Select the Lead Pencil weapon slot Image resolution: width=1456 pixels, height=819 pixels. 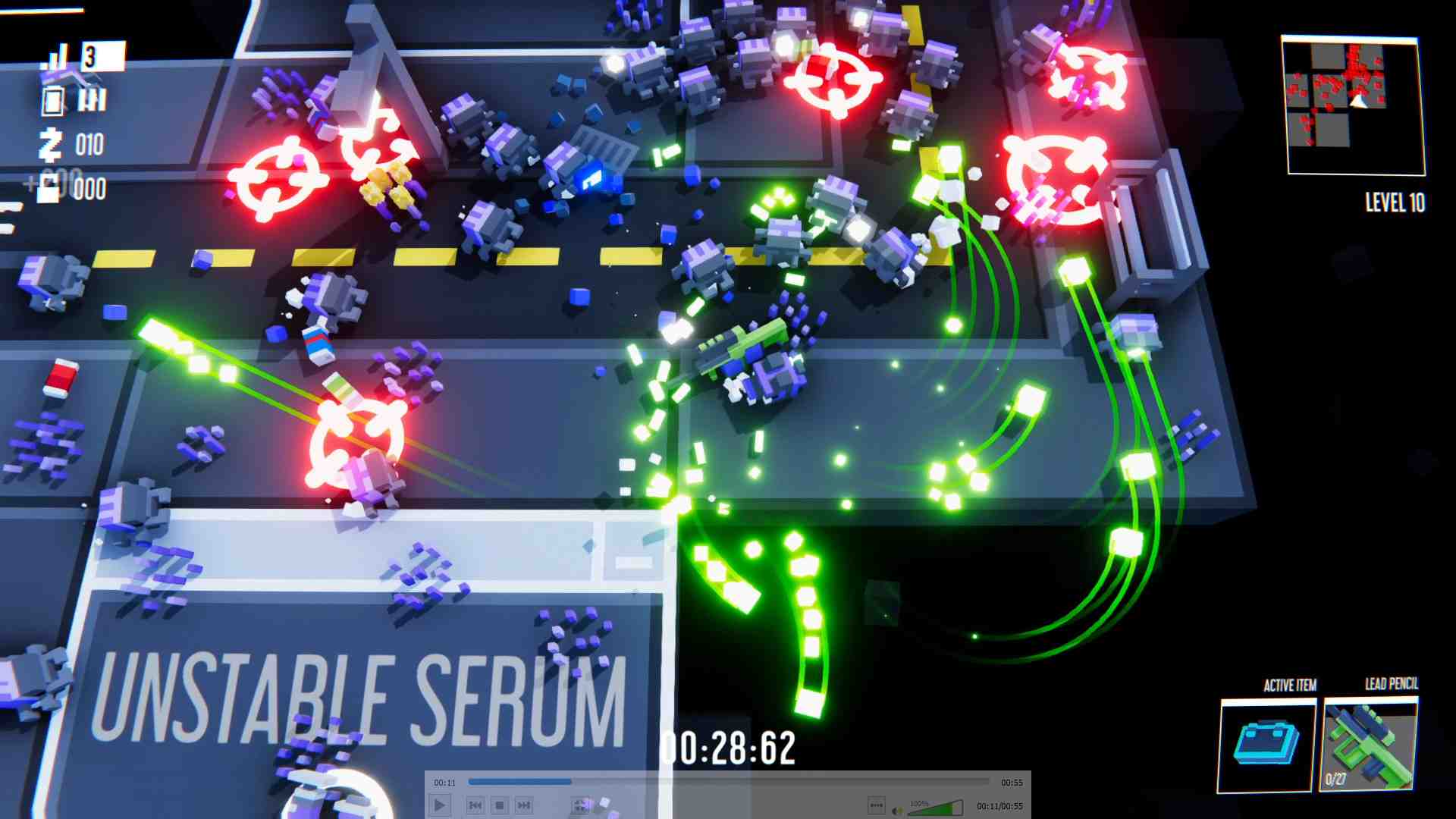(1370, 746)
